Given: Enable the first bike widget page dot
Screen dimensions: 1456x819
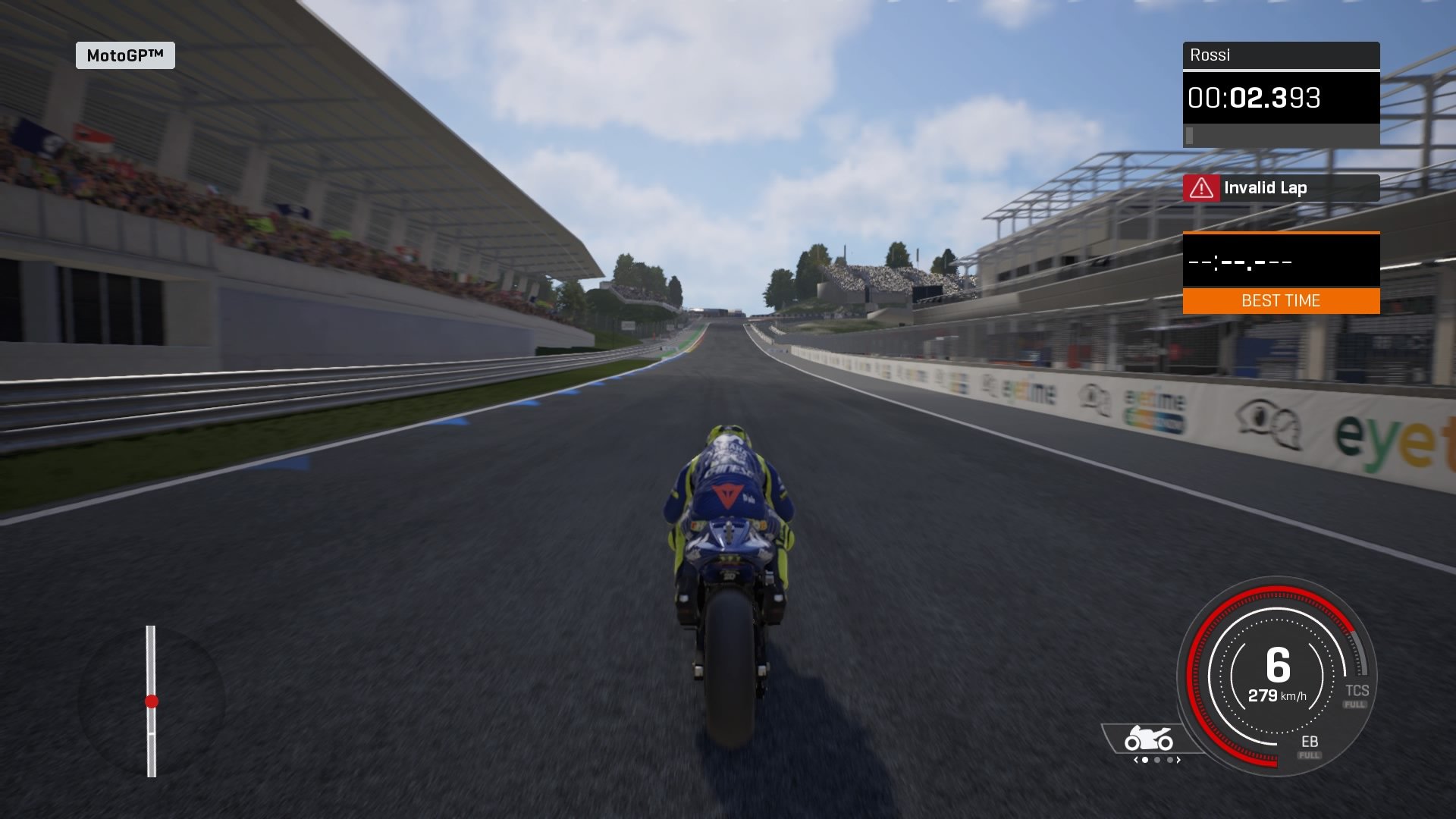Looking at the screenshot, I should [x=1145, y=760].
